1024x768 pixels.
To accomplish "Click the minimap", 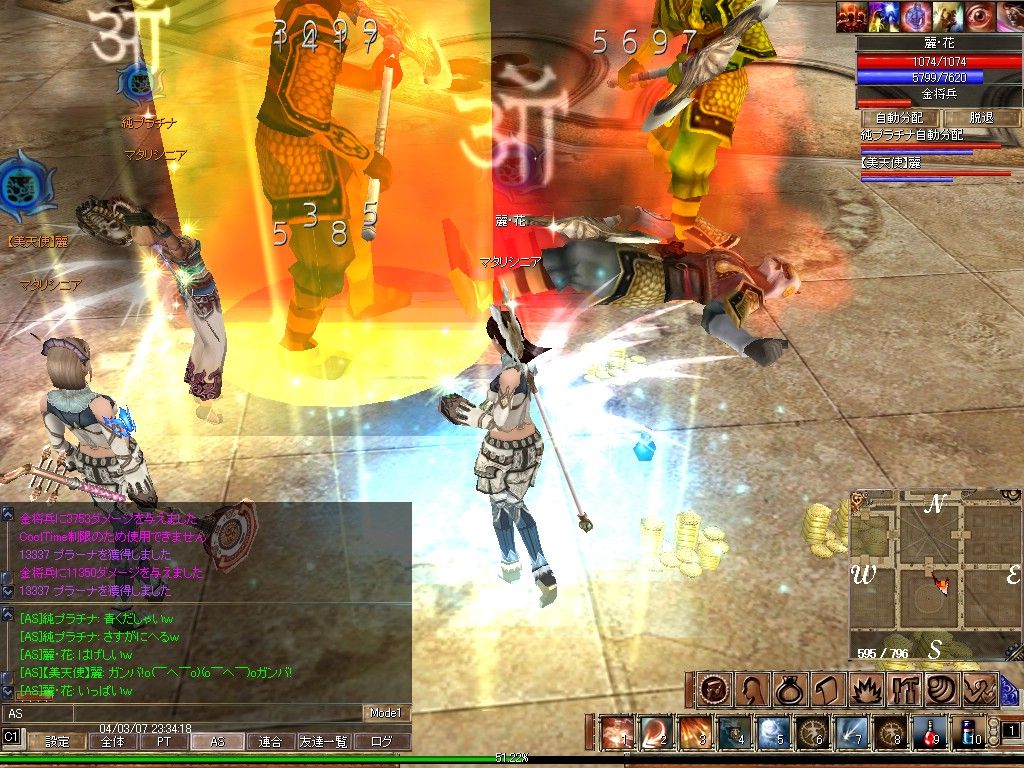I will click(x=935, y=576).
